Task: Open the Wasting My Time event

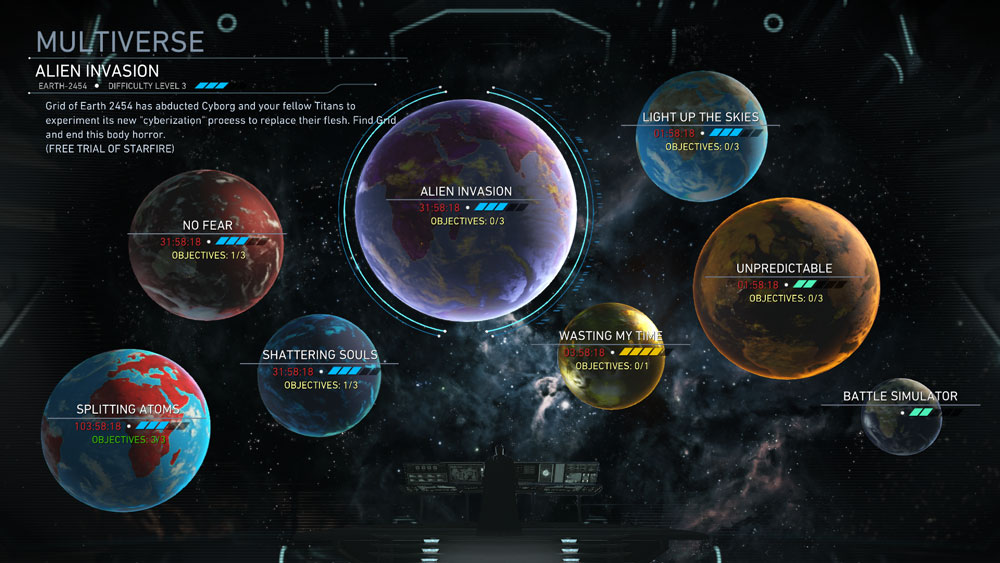Action: tap(613, 358)
